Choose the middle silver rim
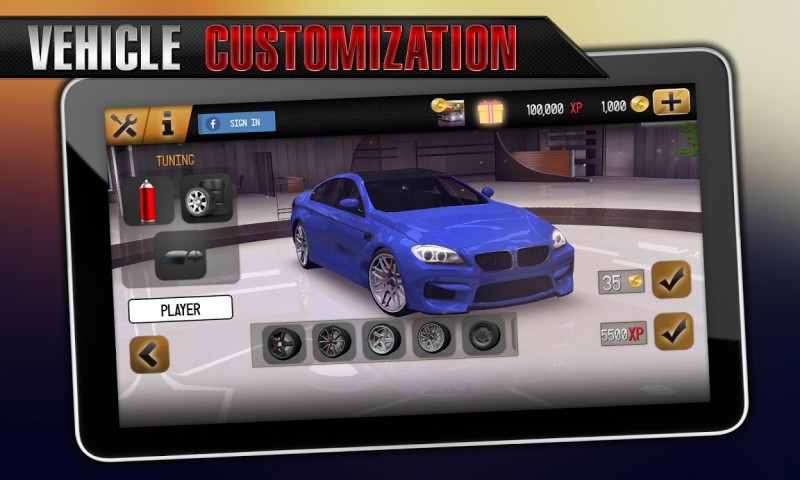This screenshot has width=800, height=480. [x=383, y=338]
